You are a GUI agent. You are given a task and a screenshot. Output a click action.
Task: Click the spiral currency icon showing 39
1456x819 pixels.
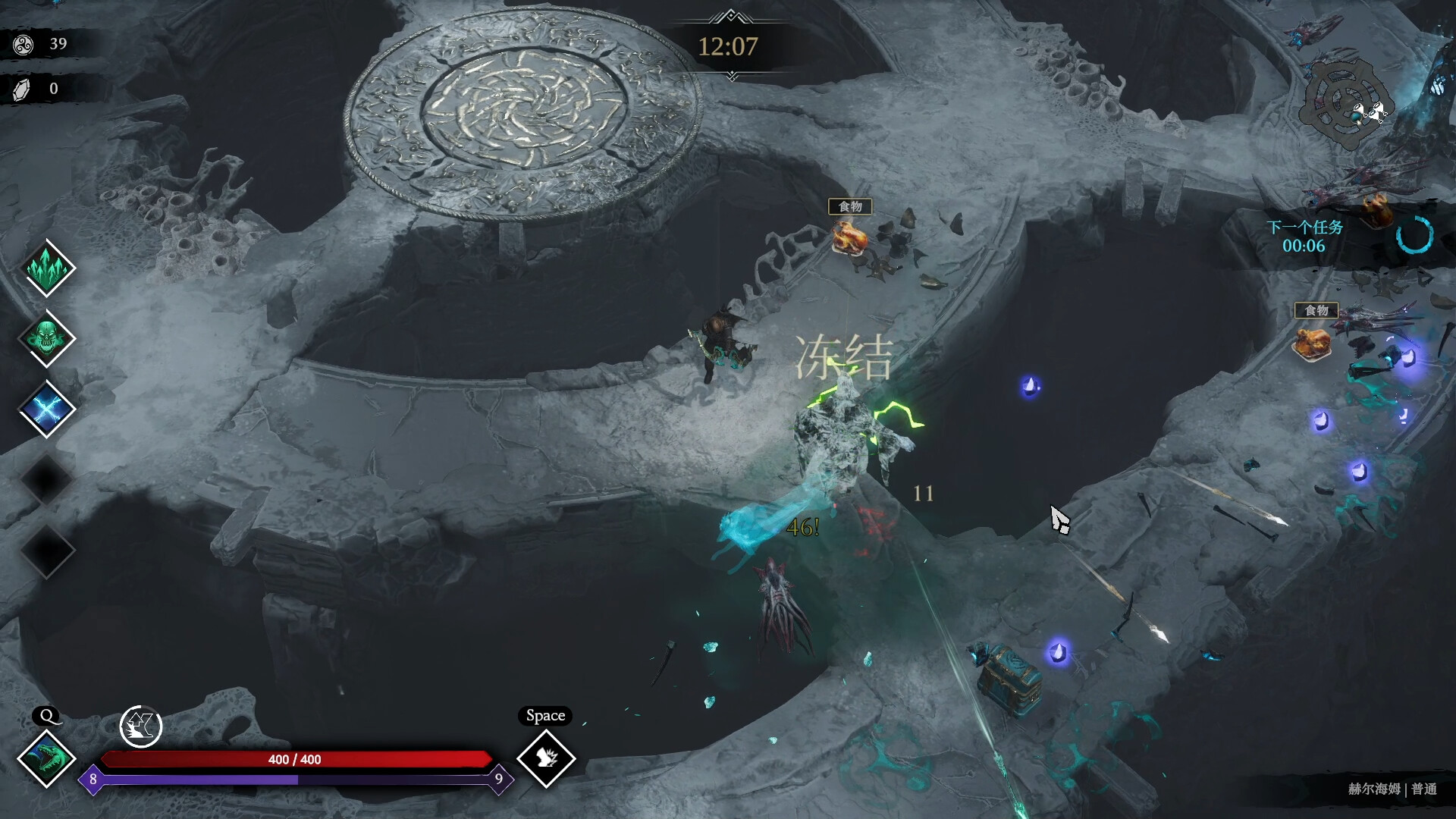coord(23,44)
